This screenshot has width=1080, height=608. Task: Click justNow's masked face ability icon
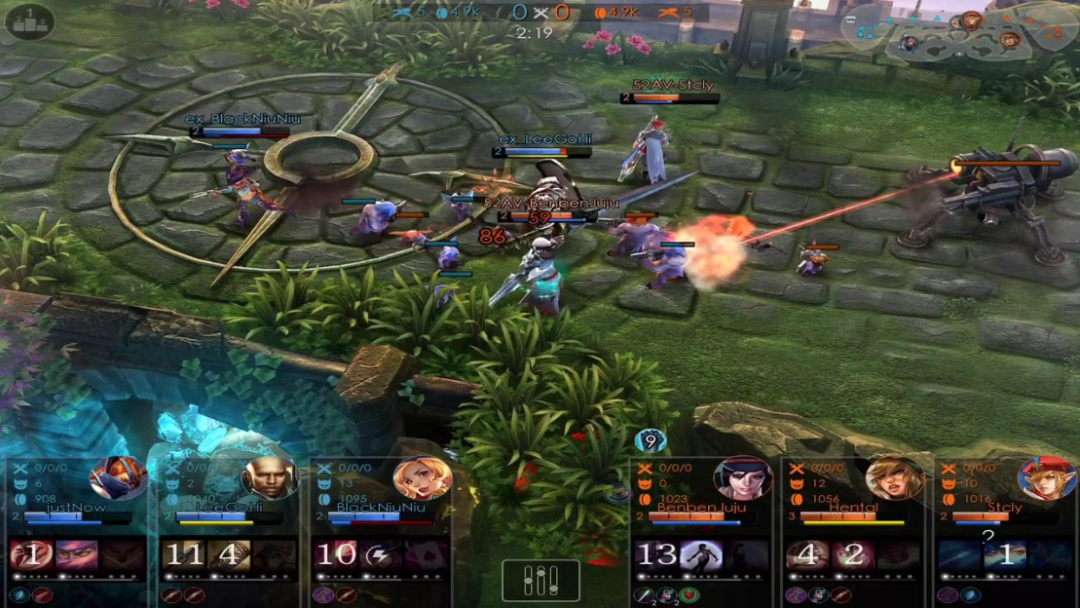(x=77, y=554)
